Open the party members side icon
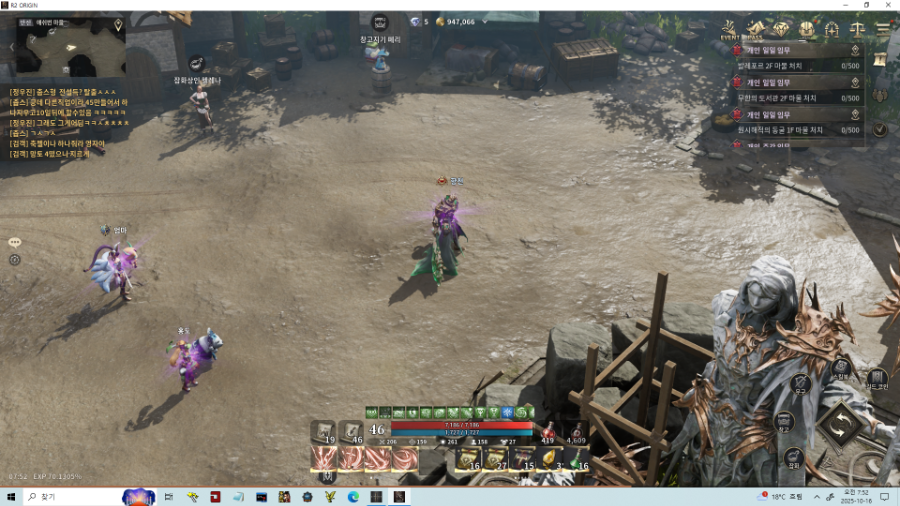This screenshot has height=506, width=900. [x=880, y=96]
